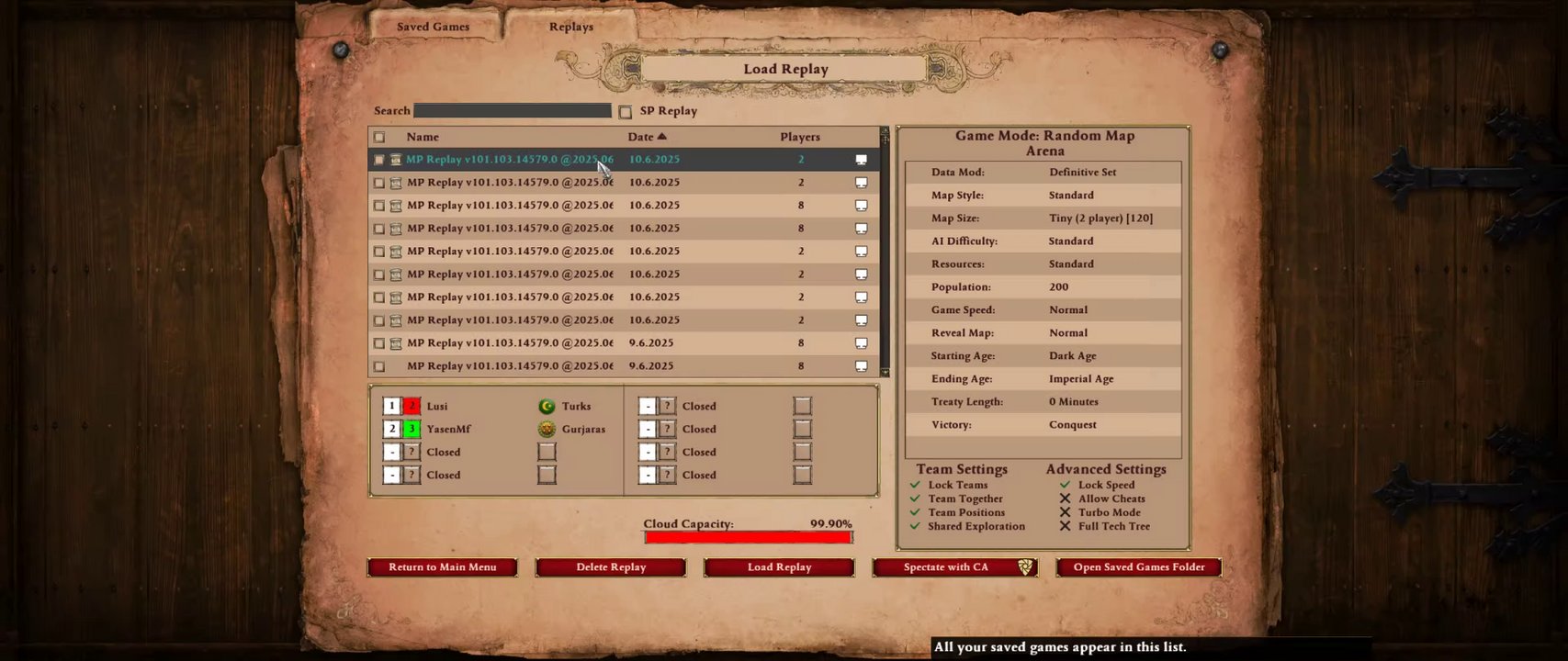
Task: Switch to the Saved Games tab
Action: (x=433, y=27)
